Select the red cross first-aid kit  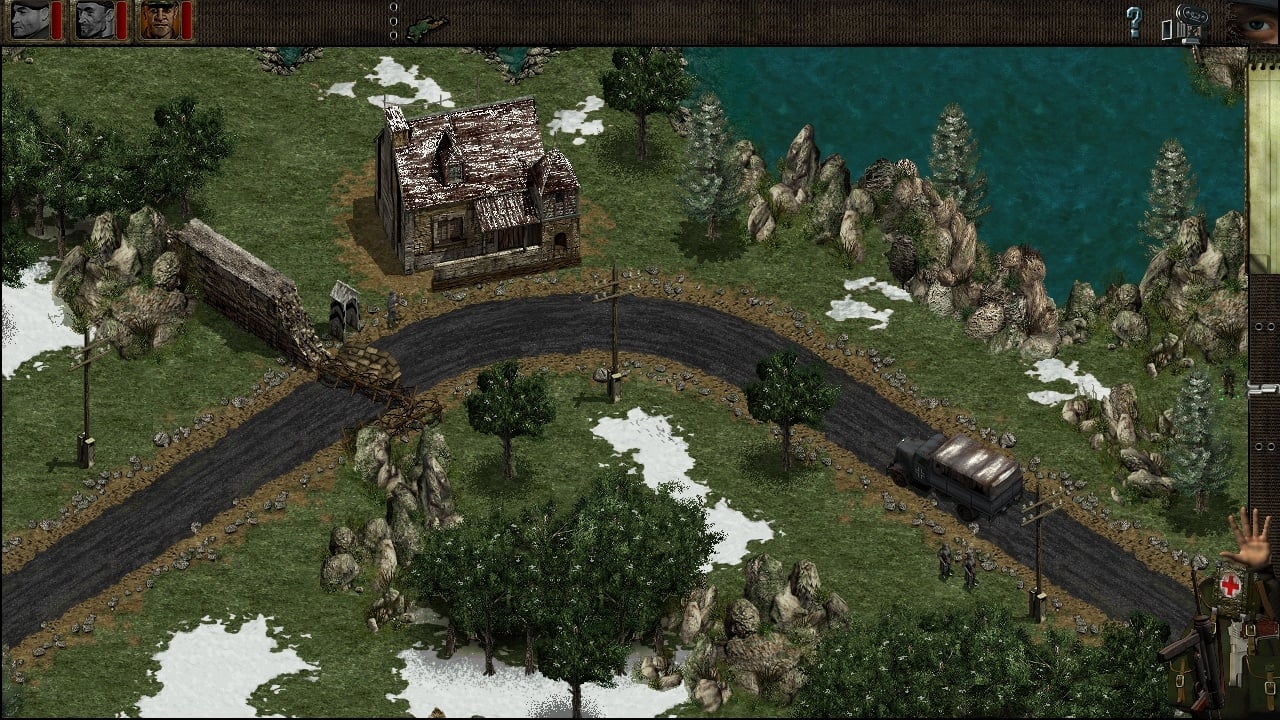1229,585
